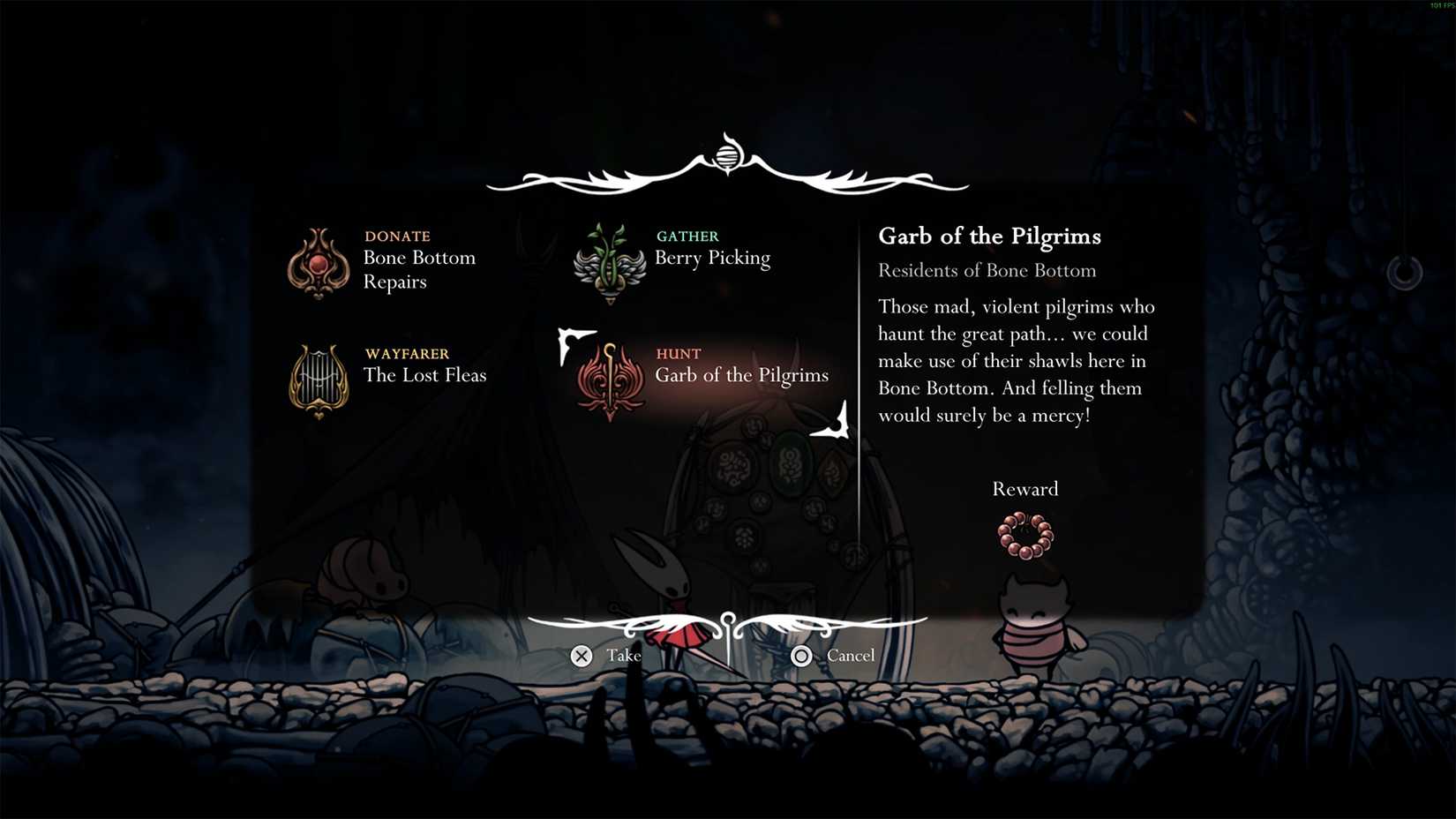Click the spool emblem atop the ornate header
The width and height of the screenshot is (1456, 819).
point(726,156)
